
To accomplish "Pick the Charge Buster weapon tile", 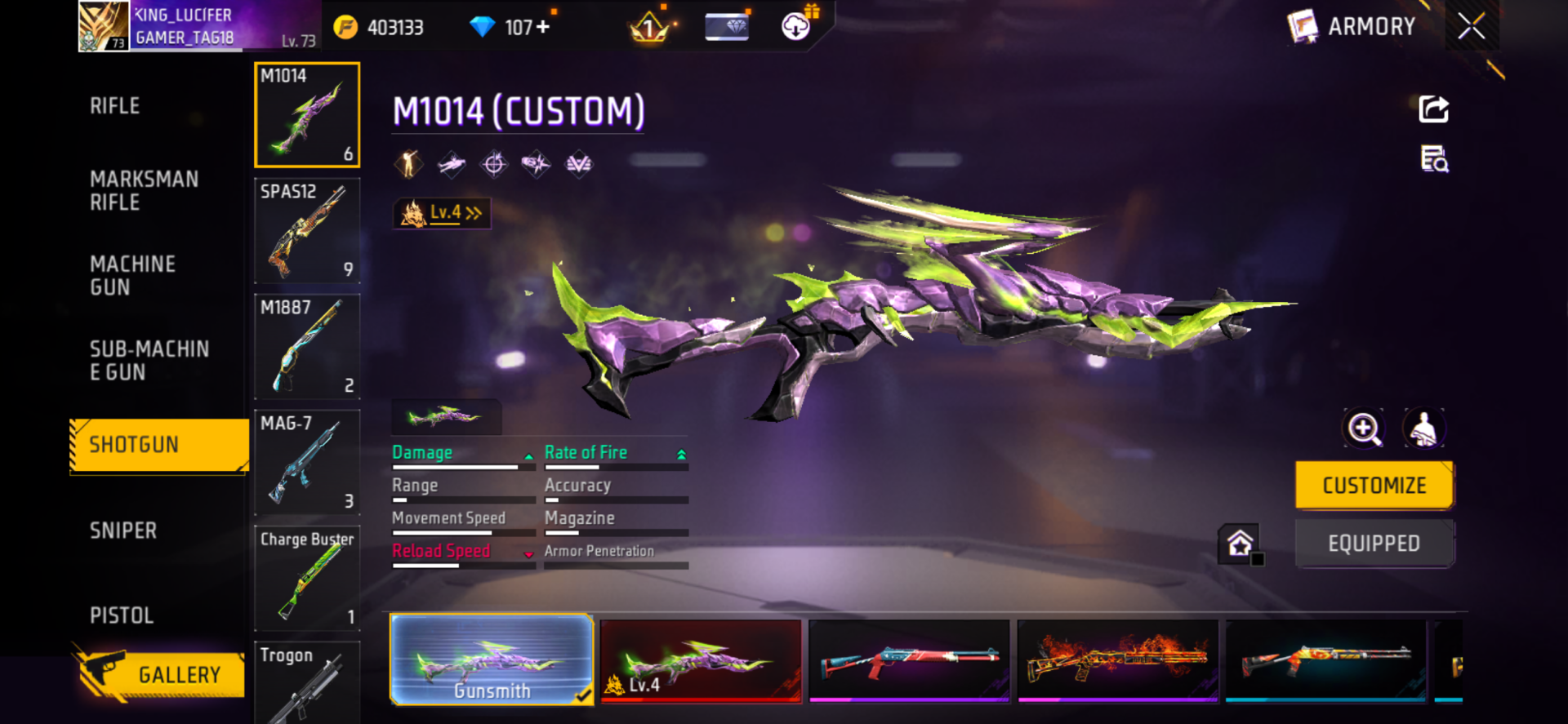I will click(307, 578).
